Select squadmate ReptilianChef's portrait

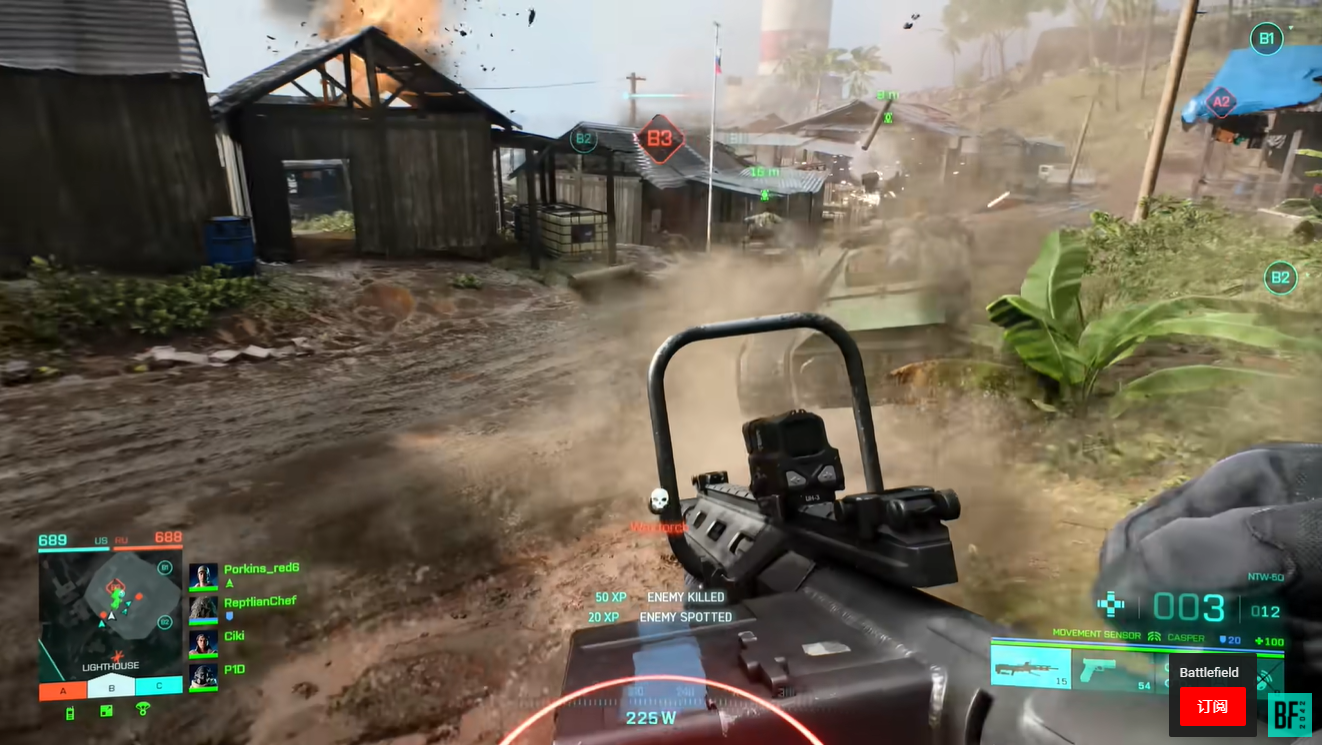[x=203, y=609]
